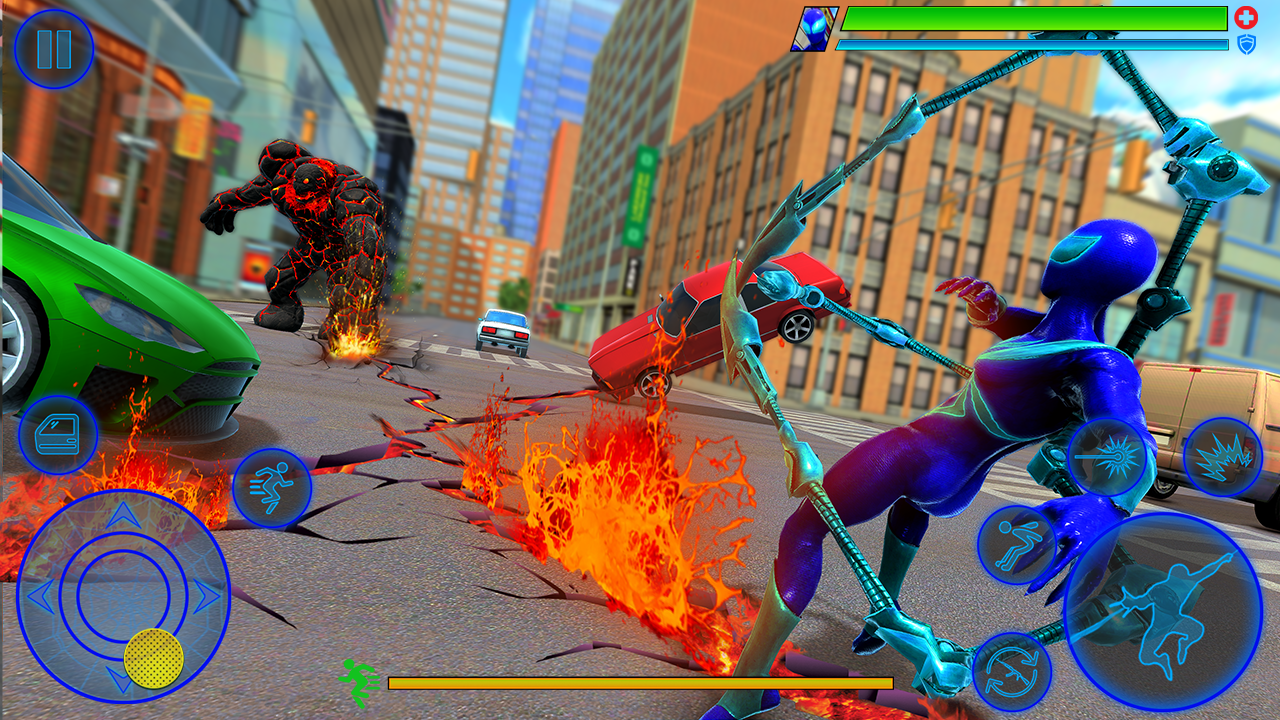Activate the spinning blade whip attack icon
Image resolution: width=1280 pixels, height=720 pixels.
(1108, 458)
